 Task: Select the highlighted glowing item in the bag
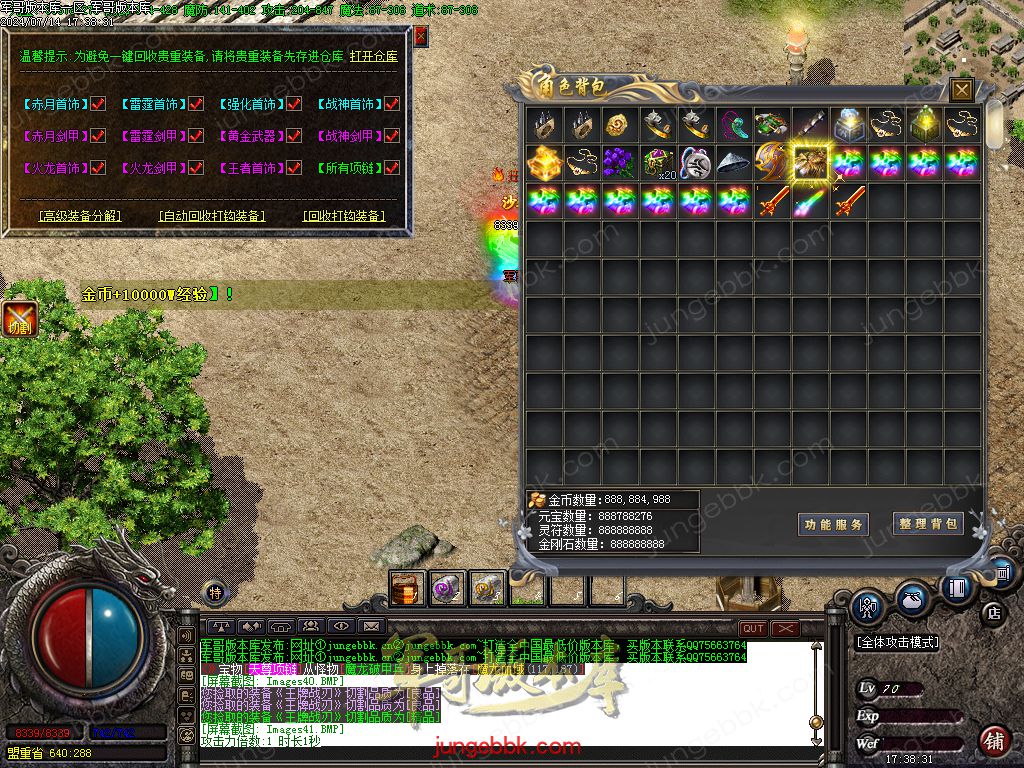point(811,162)
